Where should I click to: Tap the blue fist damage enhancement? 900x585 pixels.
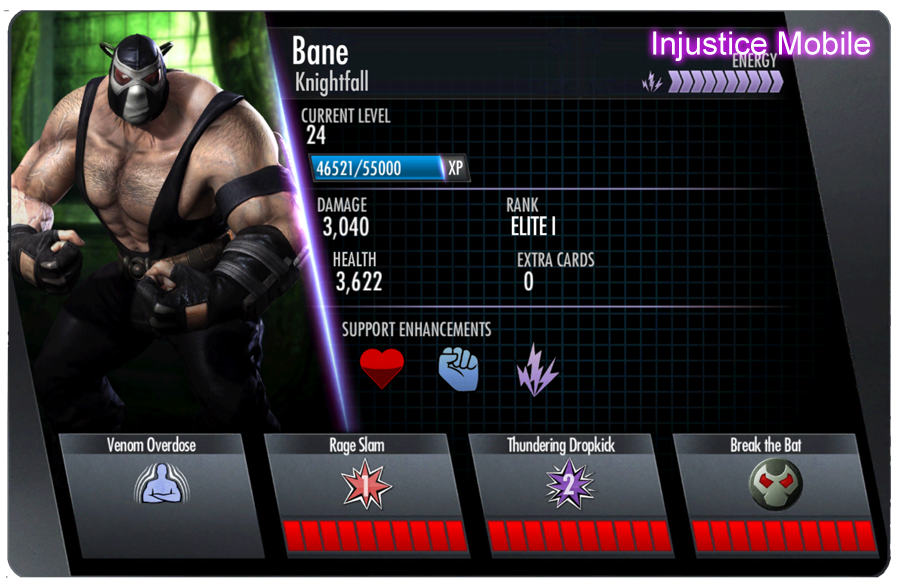tap(459, 369)
